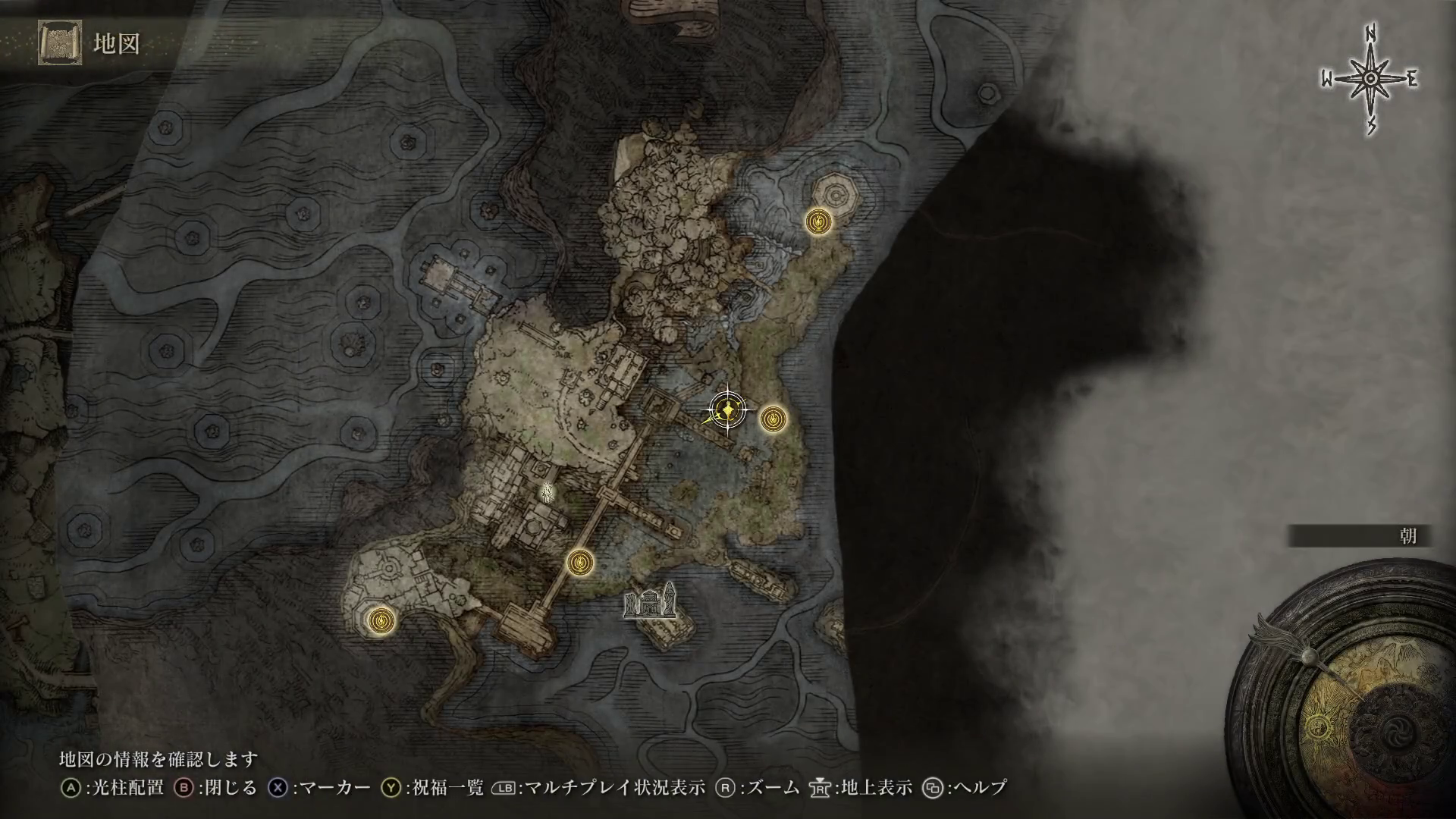The width and height of the screenshot is (1456, 819).
Task: Select the grace marker beside the octagonal tower
Action: (x=819, y=221)
